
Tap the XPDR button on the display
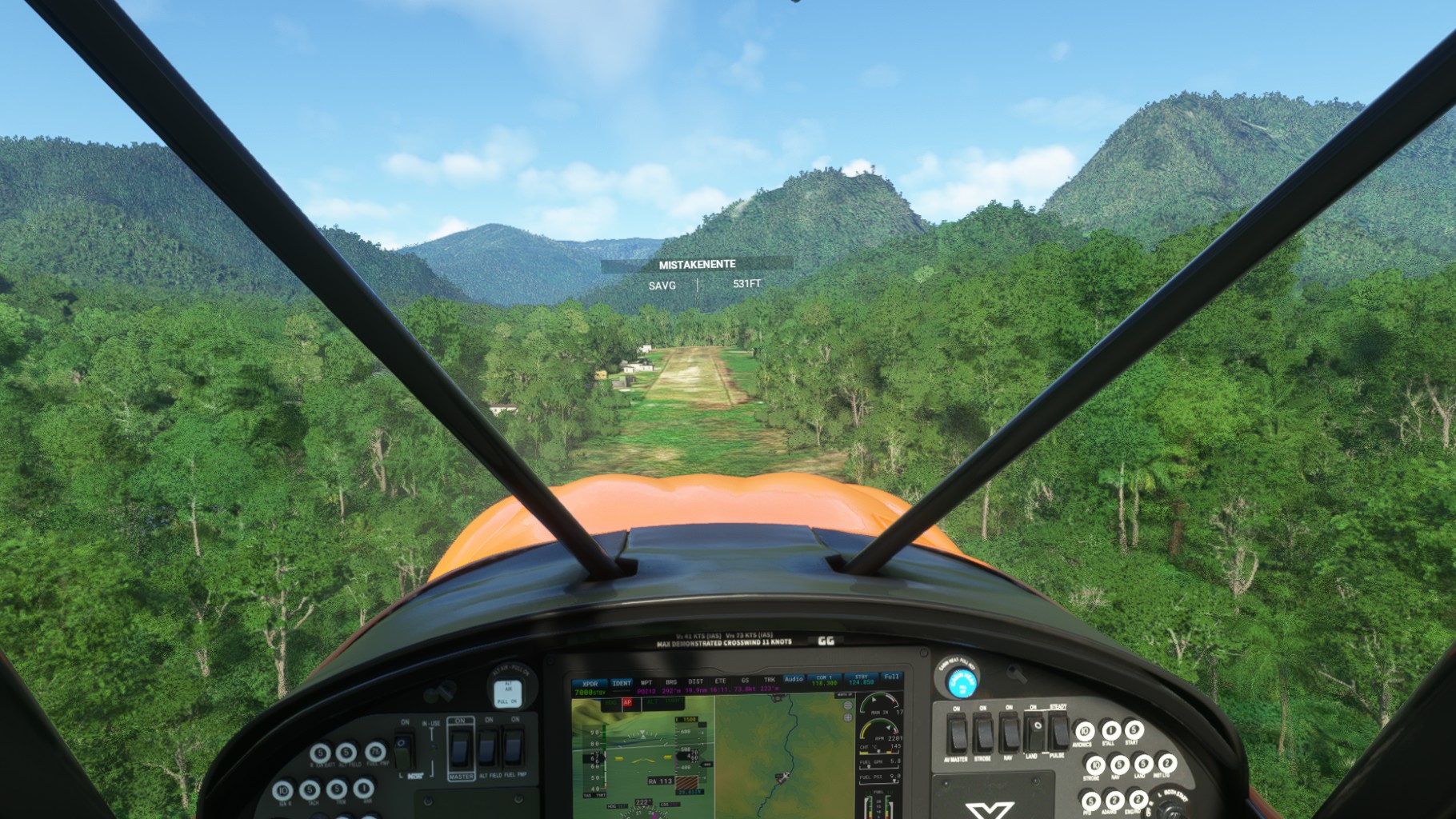click(x=590, y=685)
